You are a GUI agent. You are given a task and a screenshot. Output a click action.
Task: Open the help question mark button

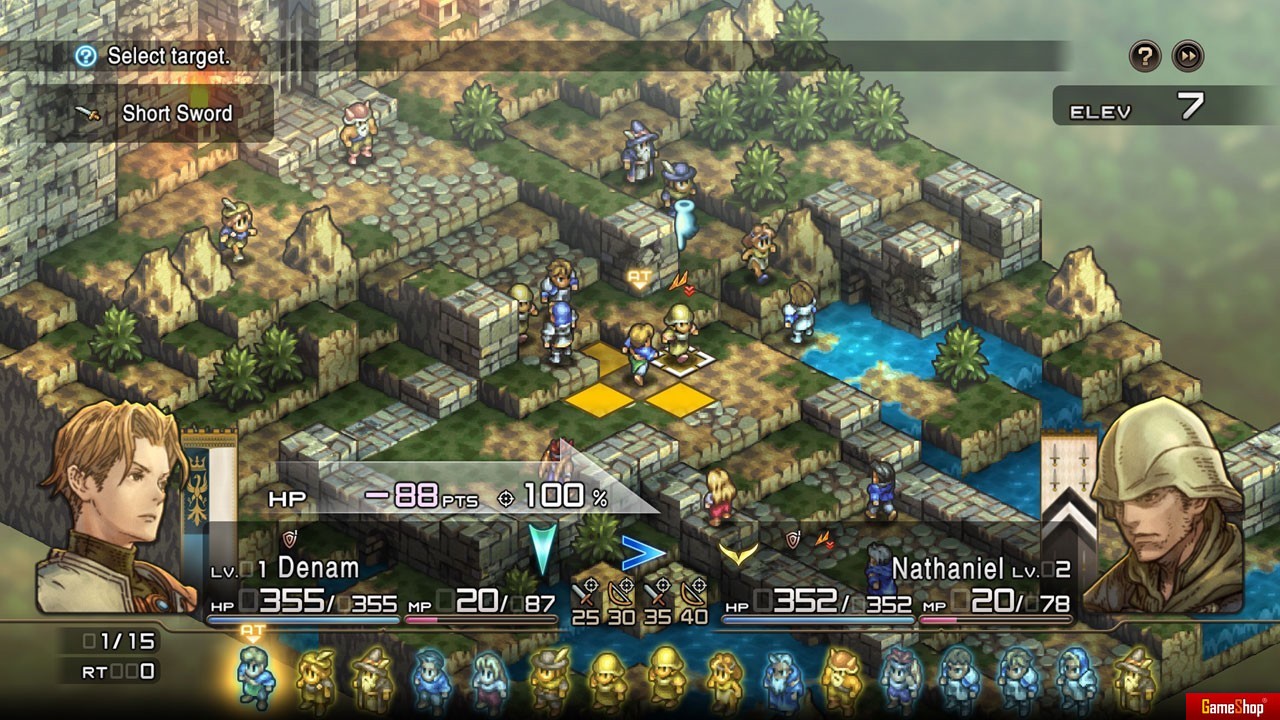pos(1145,56)
